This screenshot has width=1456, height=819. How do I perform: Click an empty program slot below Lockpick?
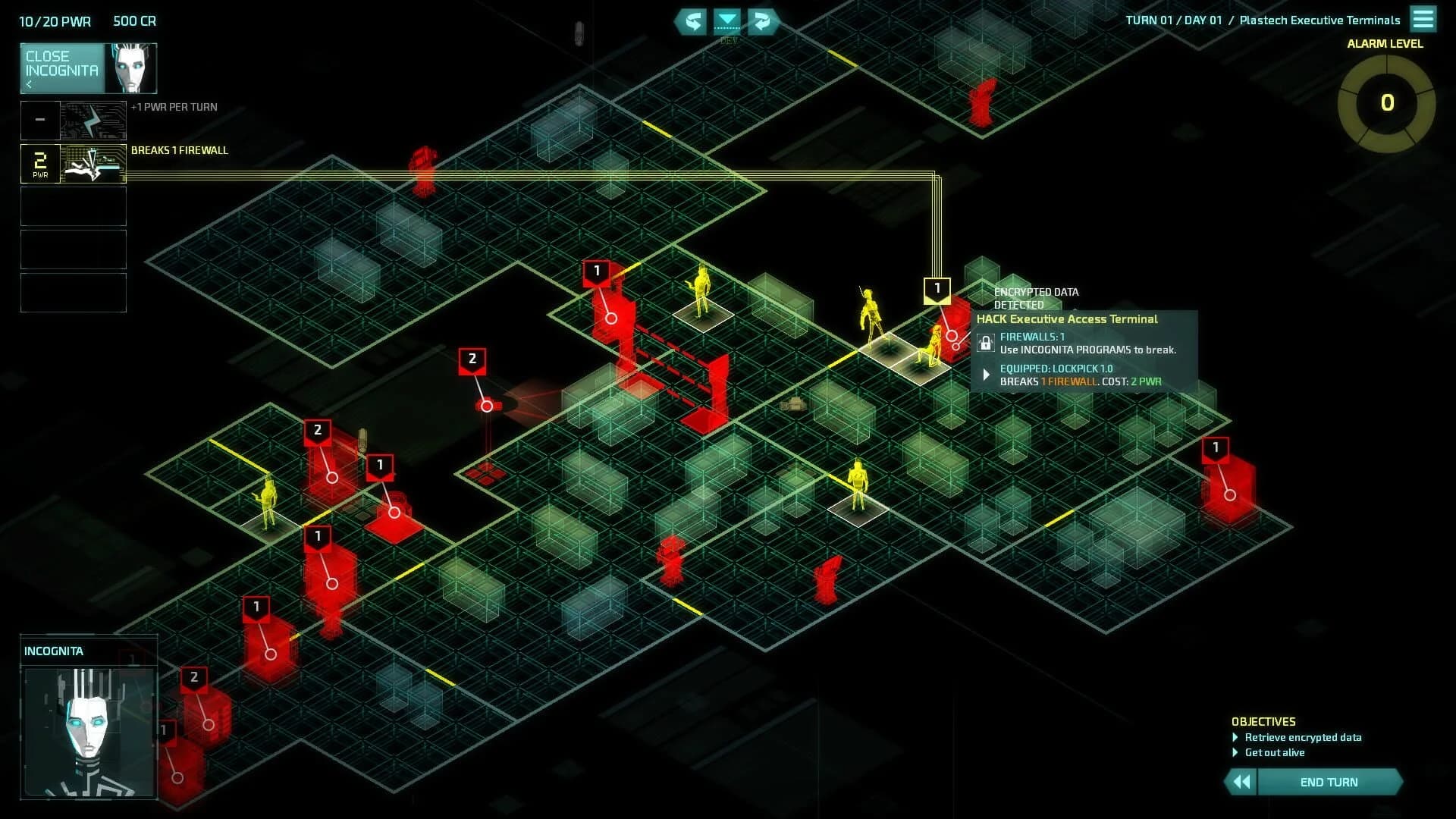73,206
